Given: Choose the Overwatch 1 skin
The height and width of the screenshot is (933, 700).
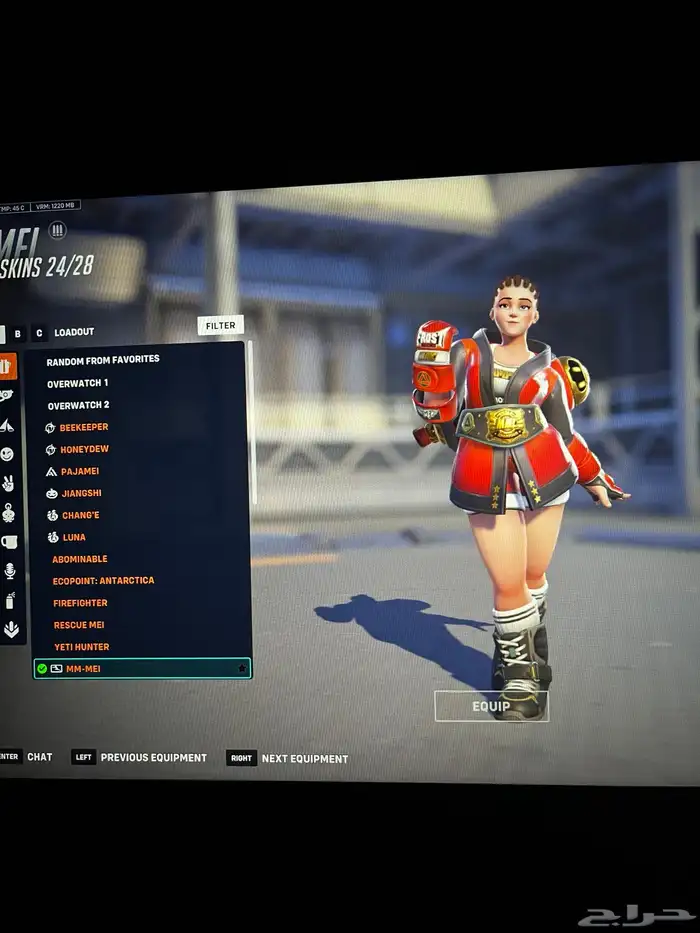Looking at the screenshot, I should (78, 383).
